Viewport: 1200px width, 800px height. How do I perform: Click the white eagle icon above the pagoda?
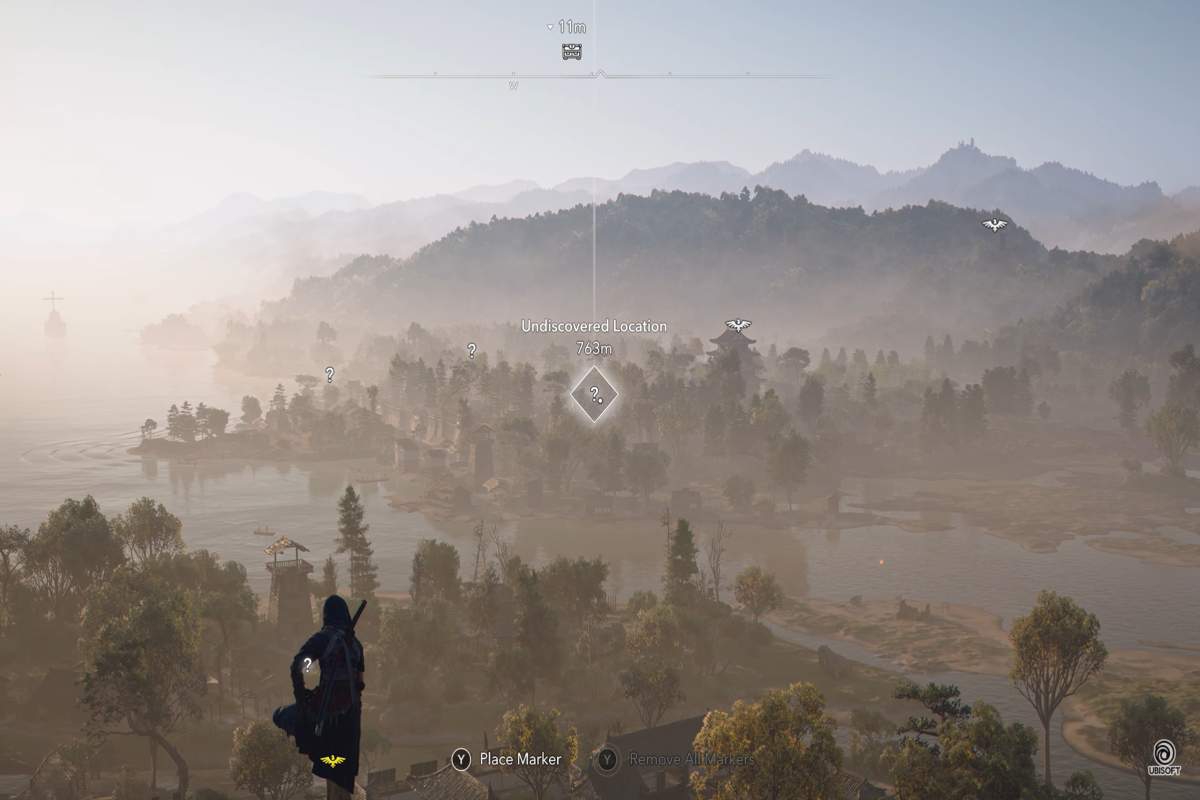pyautogui.click(x=738, y=325)
